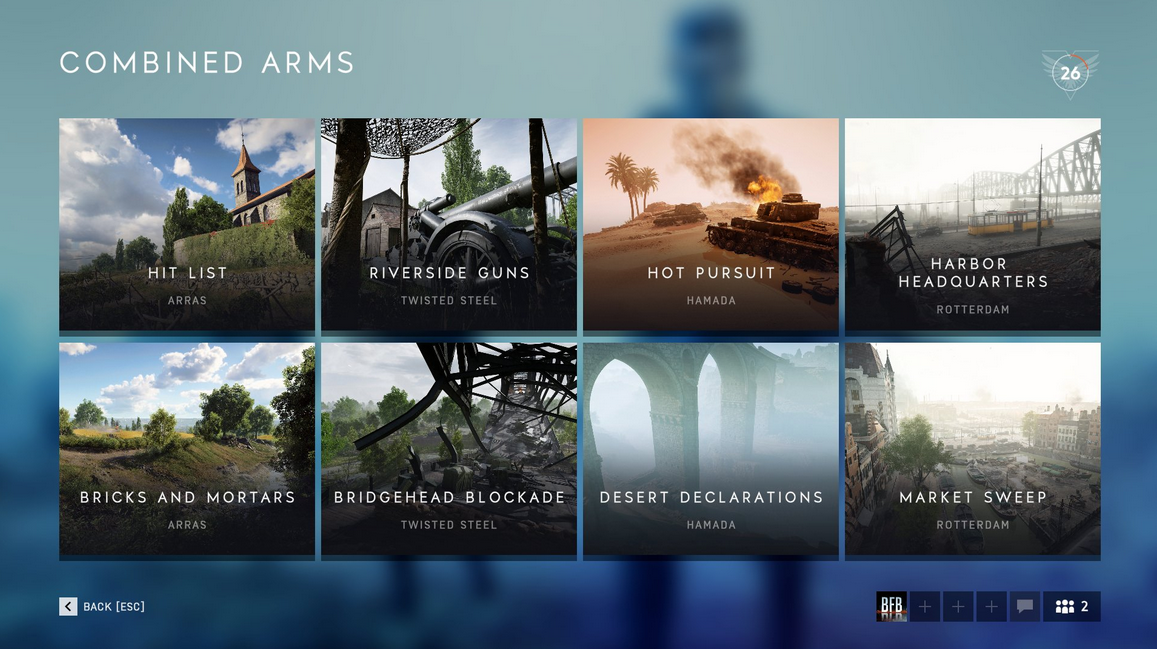Open the Desert Declarations mission
1157x649 pixels.
point(711,449)
